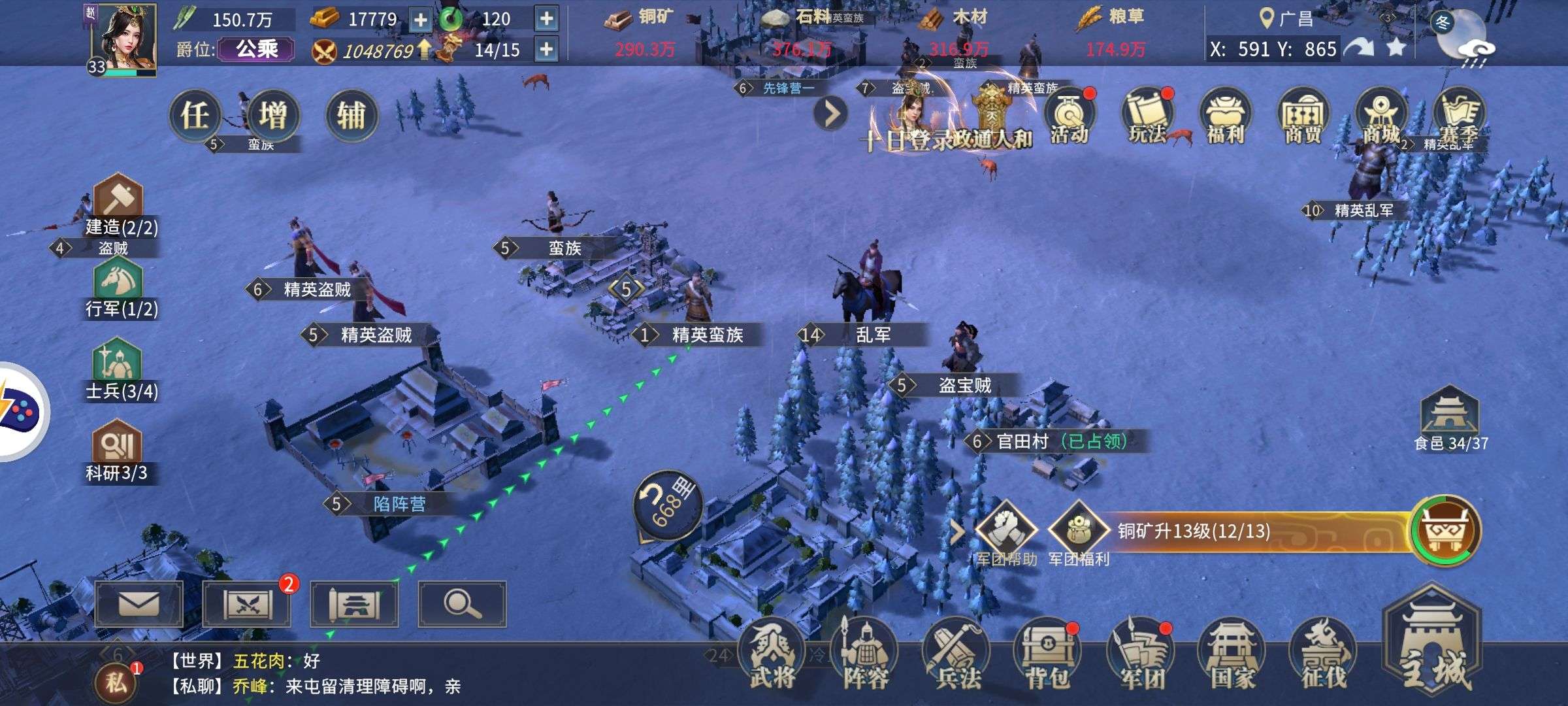Image resolution: width=1568 pixels, height=706 pixels.
Task: Open the 科研 research queue
Action: [118, 451]
